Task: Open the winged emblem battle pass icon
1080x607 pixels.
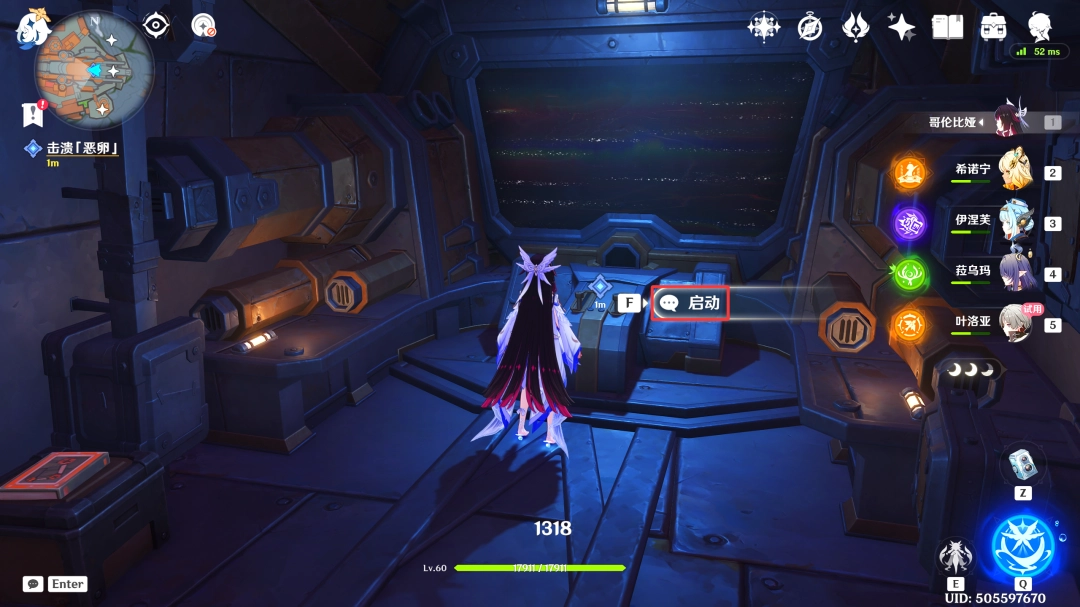Action: (855, 27)
